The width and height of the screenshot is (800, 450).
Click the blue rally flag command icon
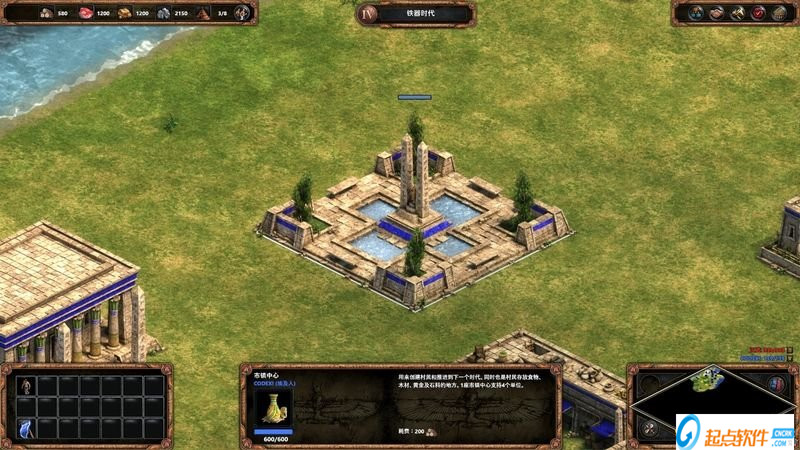27,429
